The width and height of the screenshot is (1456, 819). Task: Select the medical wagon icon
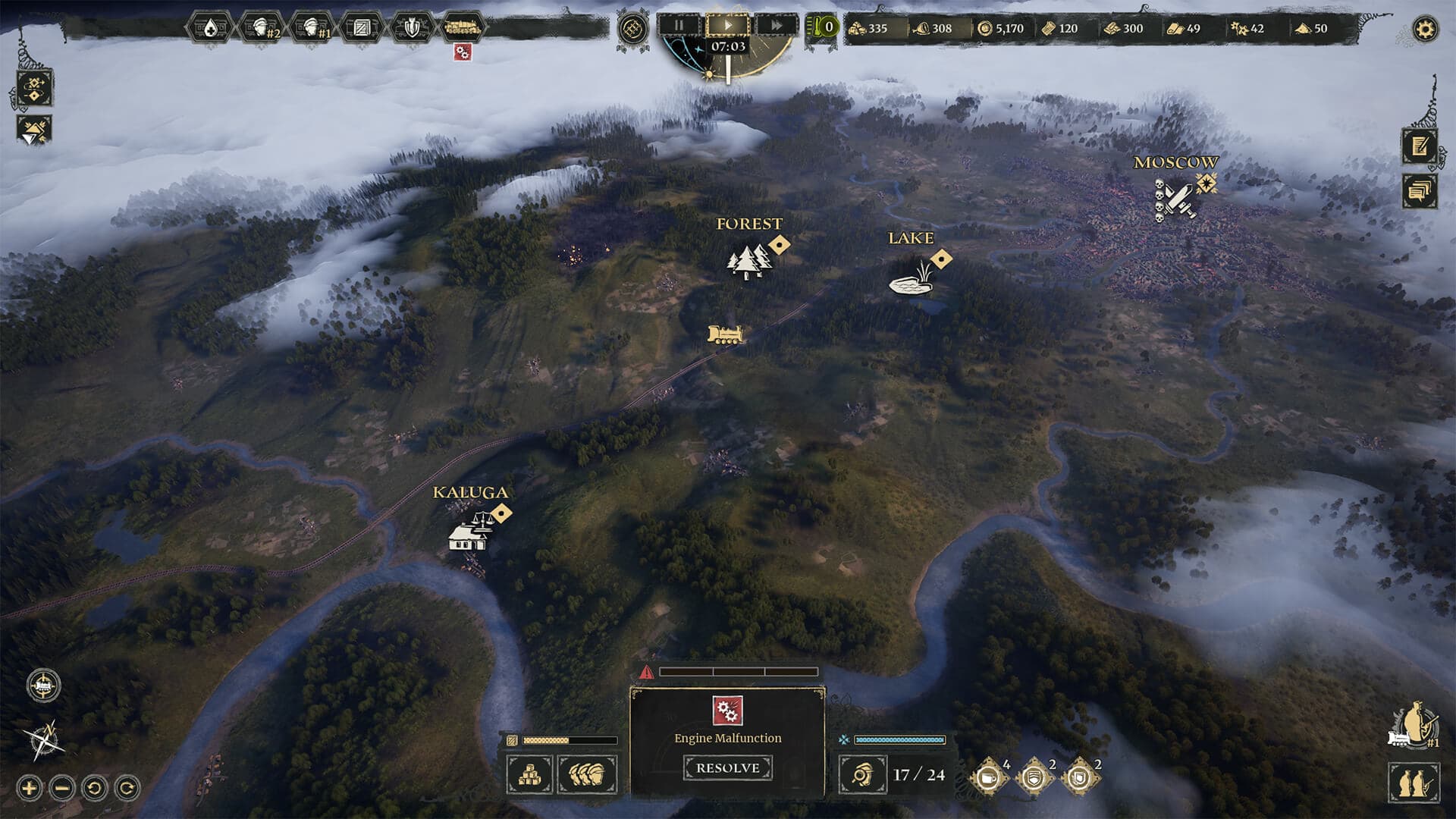click(x=210, y=29)
